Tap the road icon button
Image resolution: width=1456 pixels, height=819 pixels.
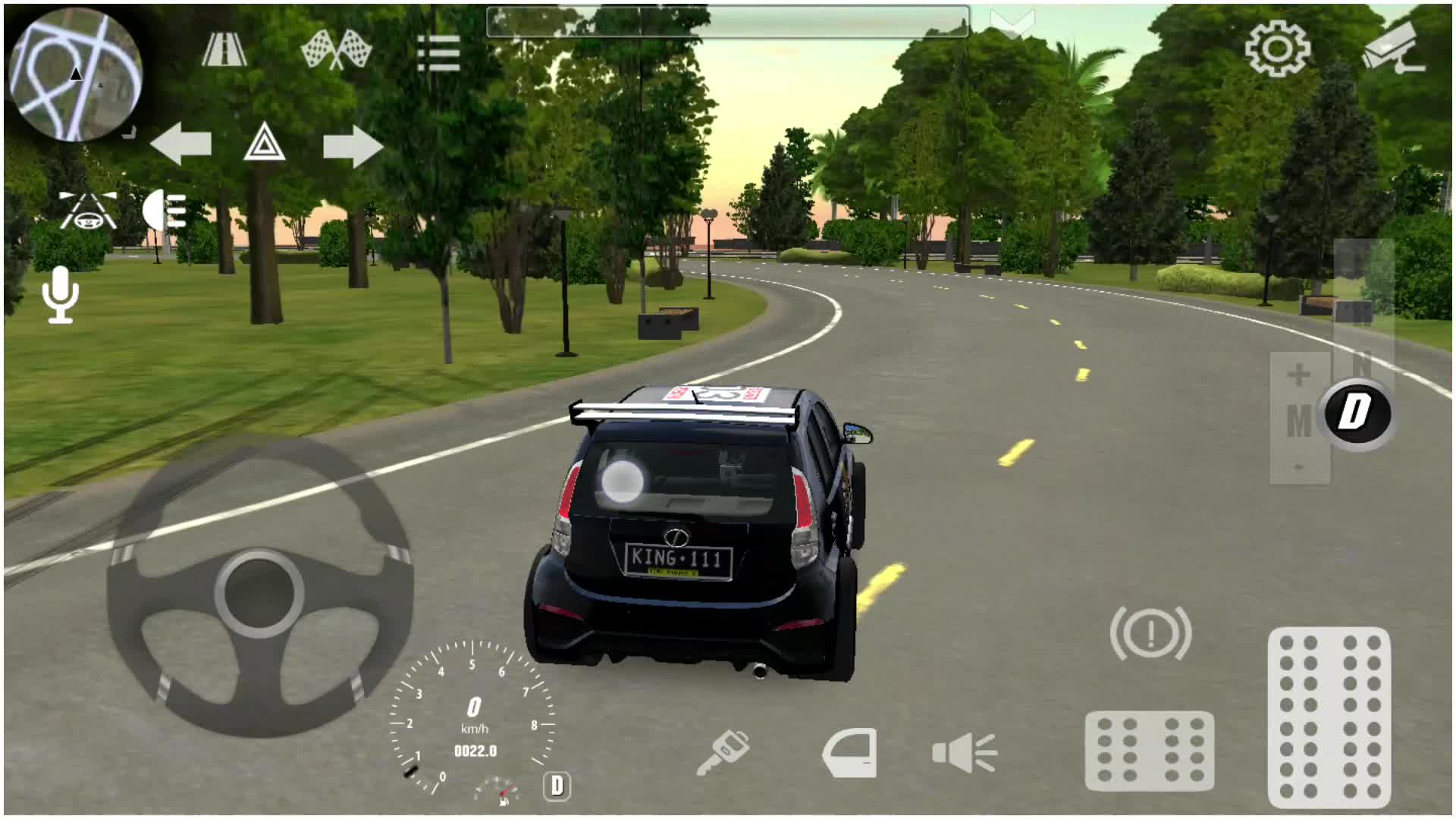point(224,50)
